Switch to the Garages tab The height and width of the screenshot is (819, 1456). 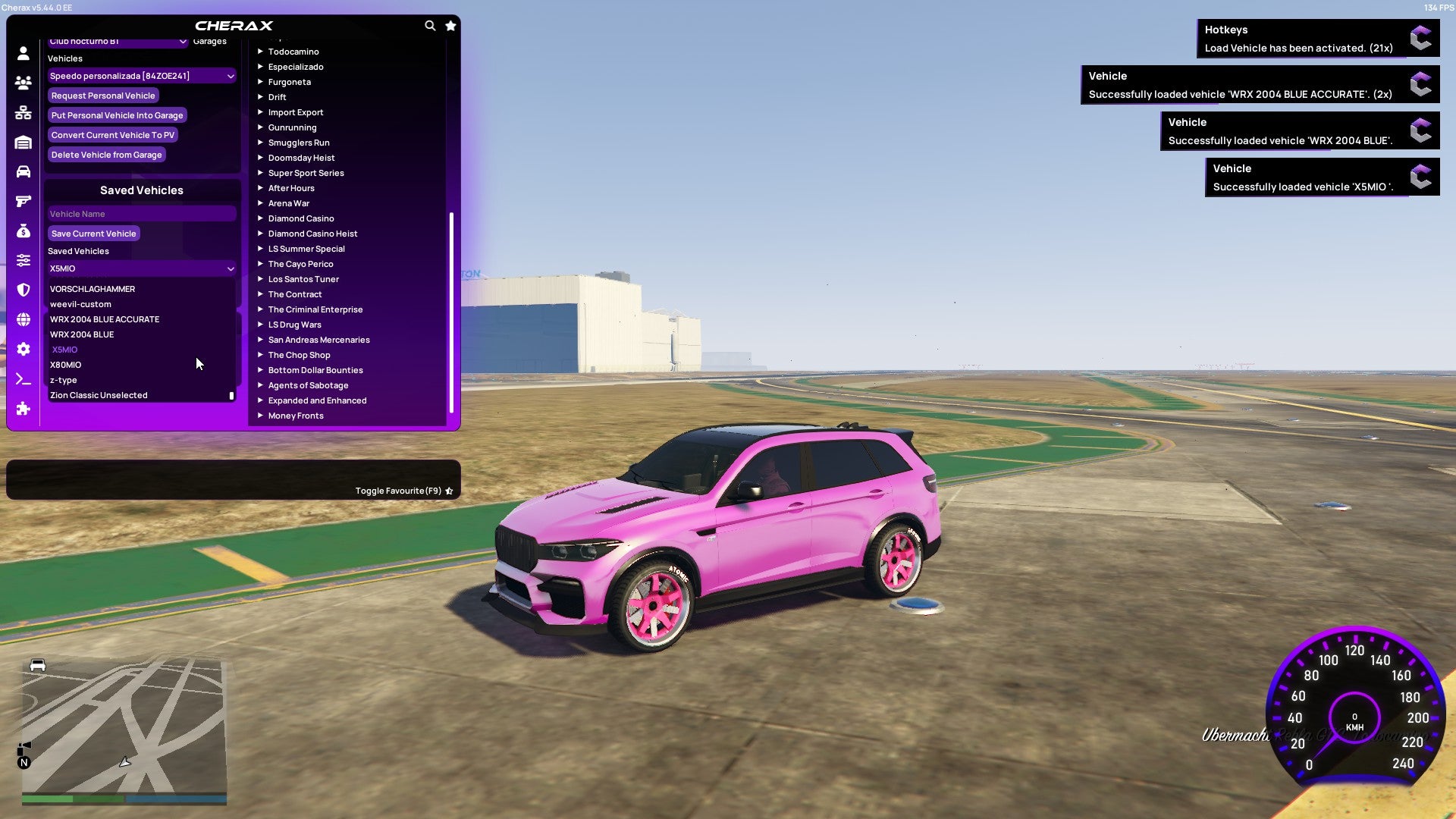(x=209, y=41)
